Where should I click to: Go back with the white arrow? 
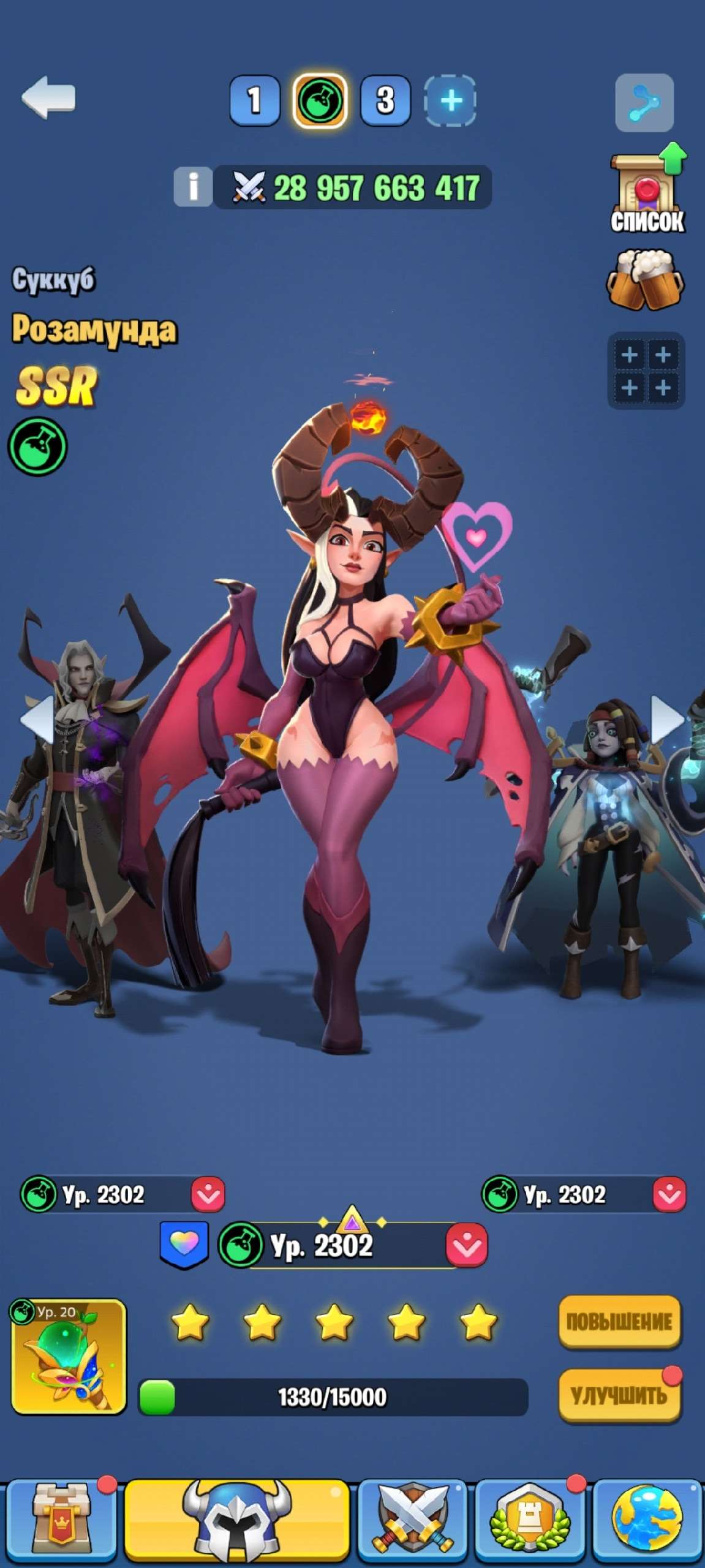[48, 97]
